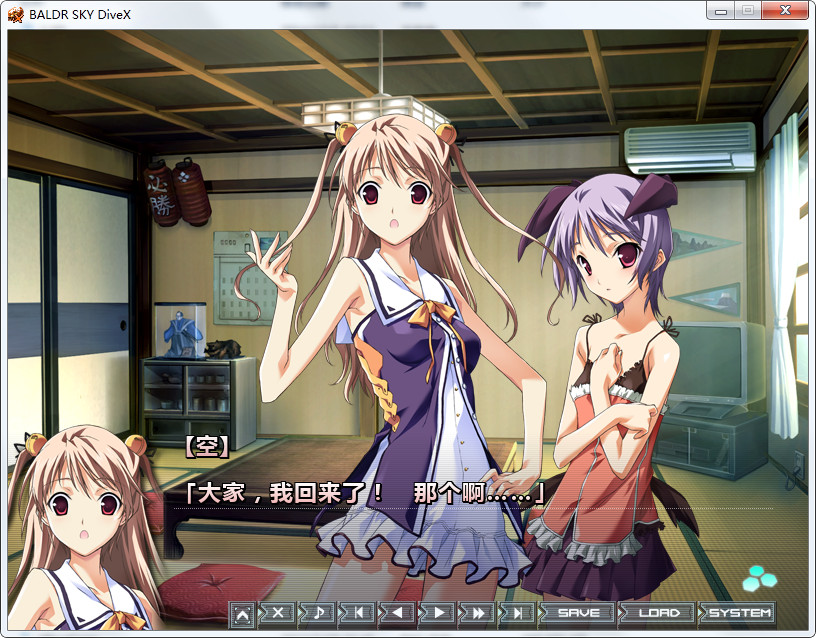Minimize the game window
Viewport: 816px width, 638px height.
pyautogui.click(x=719, y=11)
